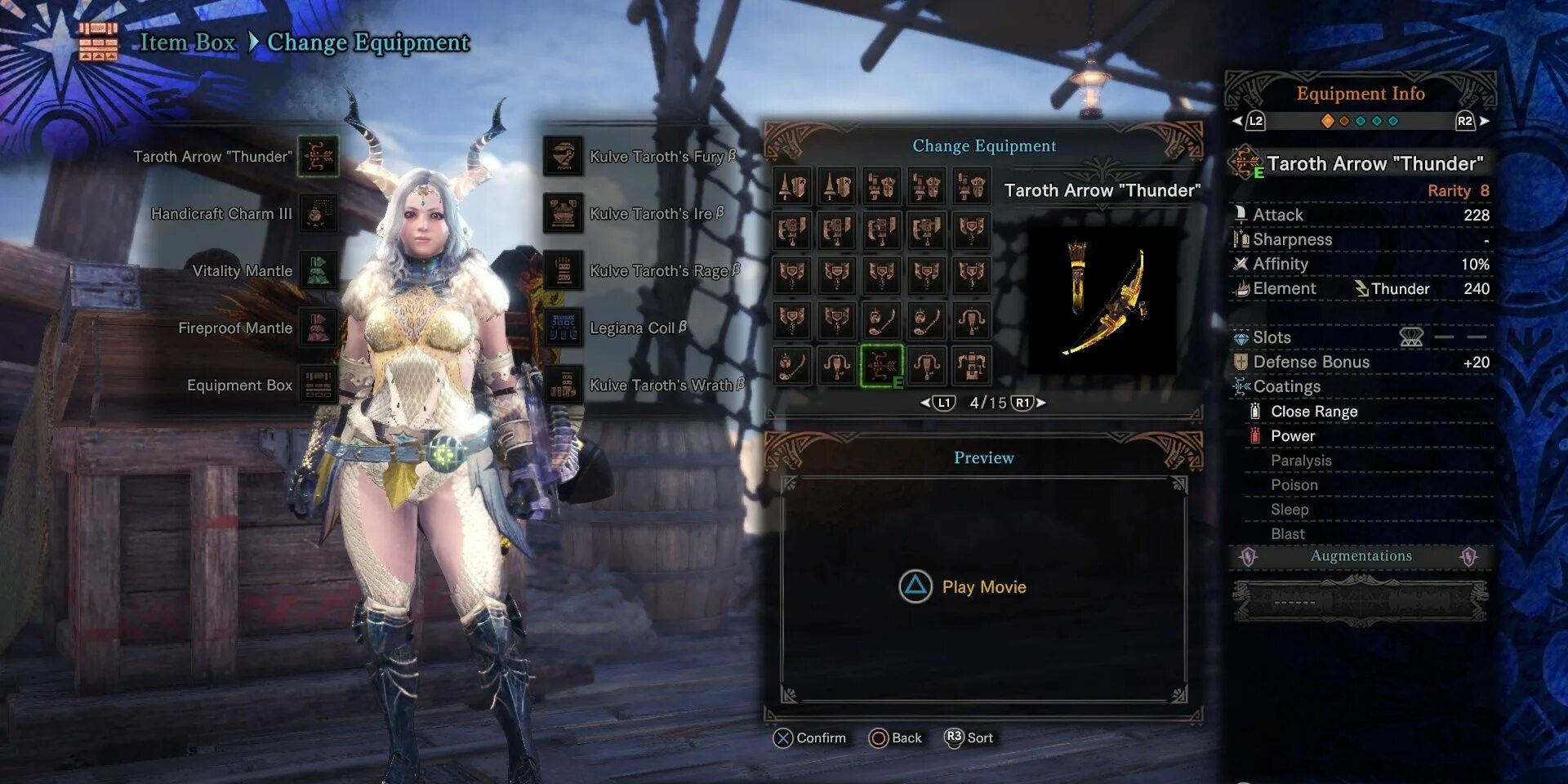Confirm the equipment selection

(809, 738)
